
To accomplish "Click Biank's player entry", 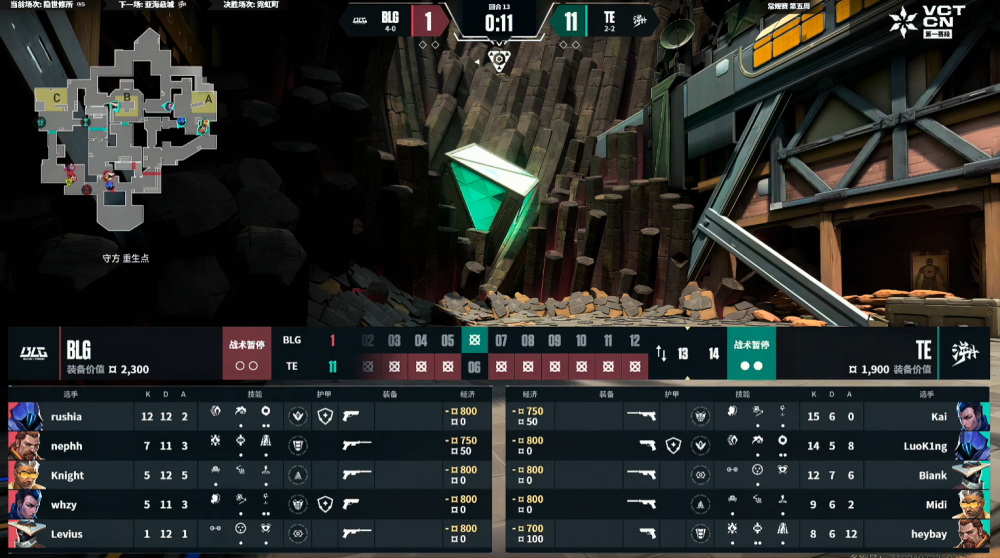I will (x=930, y=475).
